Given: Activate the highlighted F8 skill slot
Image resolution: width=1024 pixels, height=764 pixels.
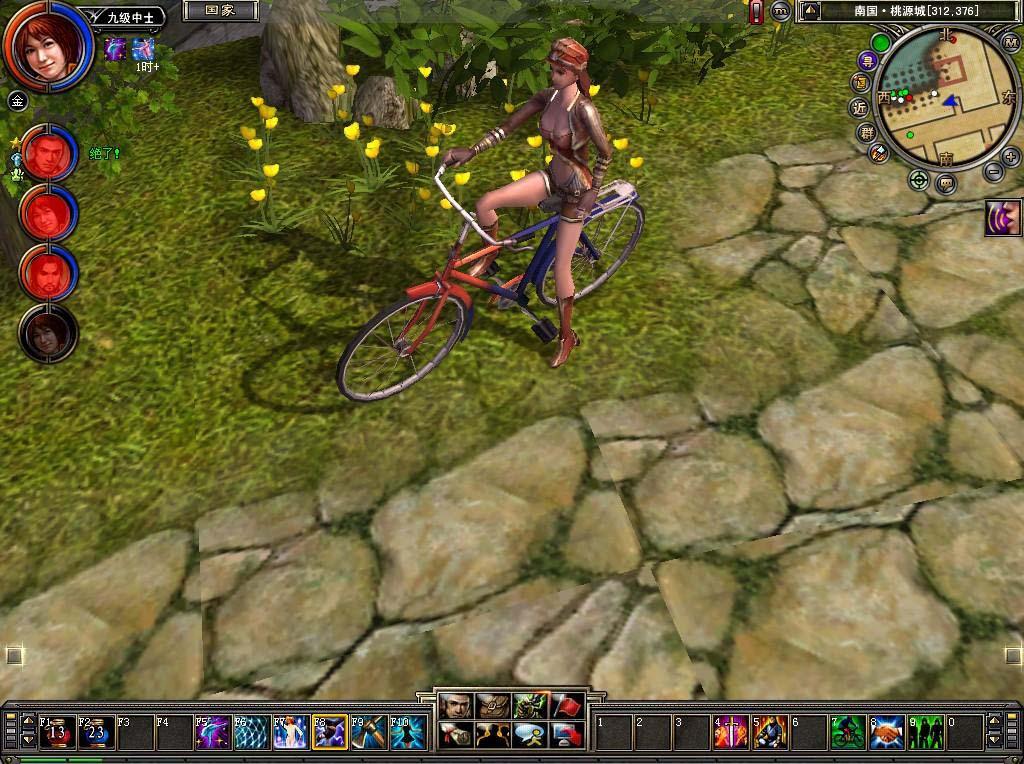Looking at the screenshot, I should pyautogui.click(x=330, y=733).
